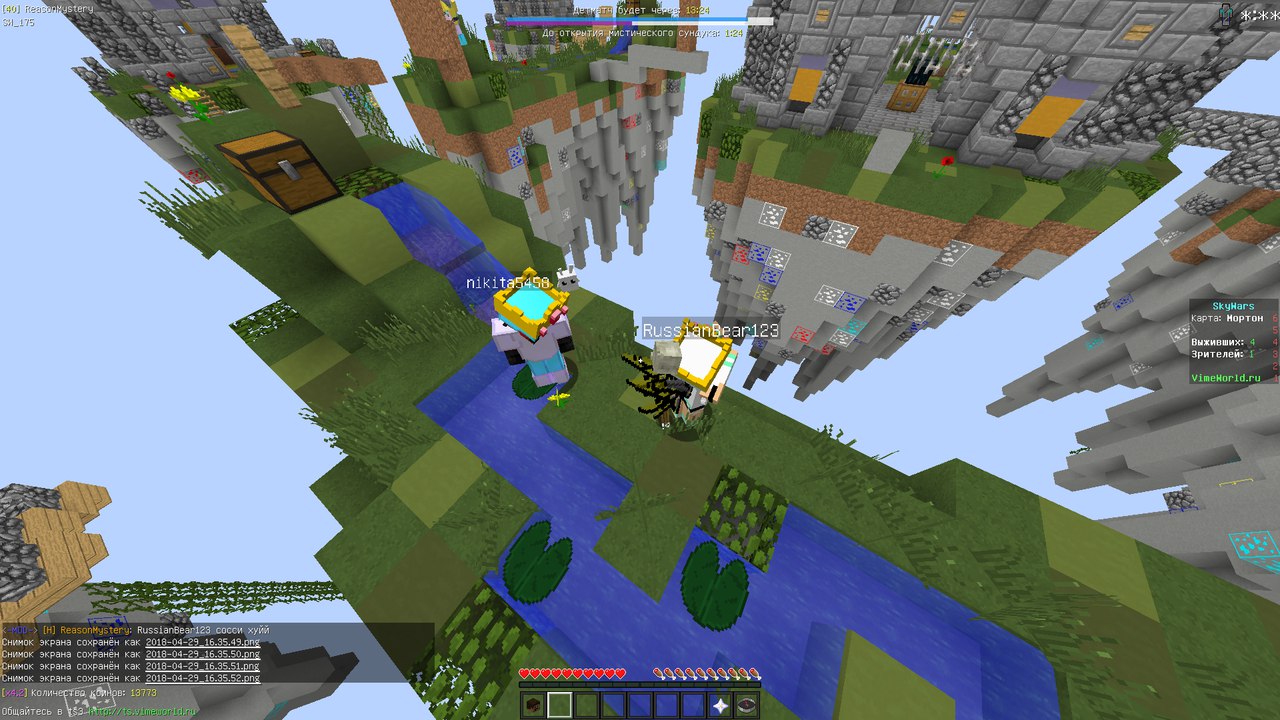The image size is (1280, 720).
Task: Open screenshot link 2018-04-29_16.35.50.png
Action: (202, 654)
